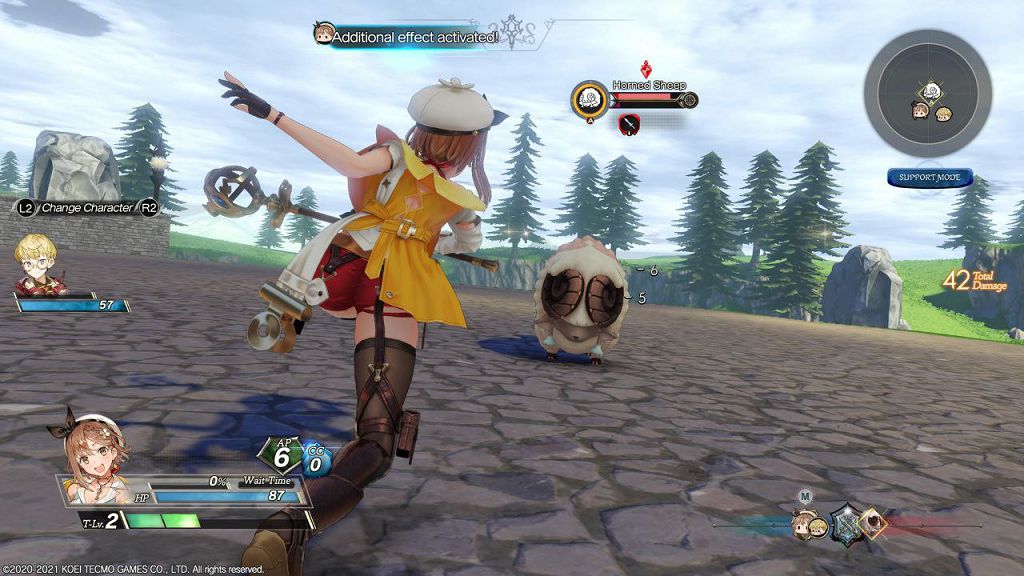
Task: Select the blonde face marker on turn timeline
Action: (x=818, y=526)
